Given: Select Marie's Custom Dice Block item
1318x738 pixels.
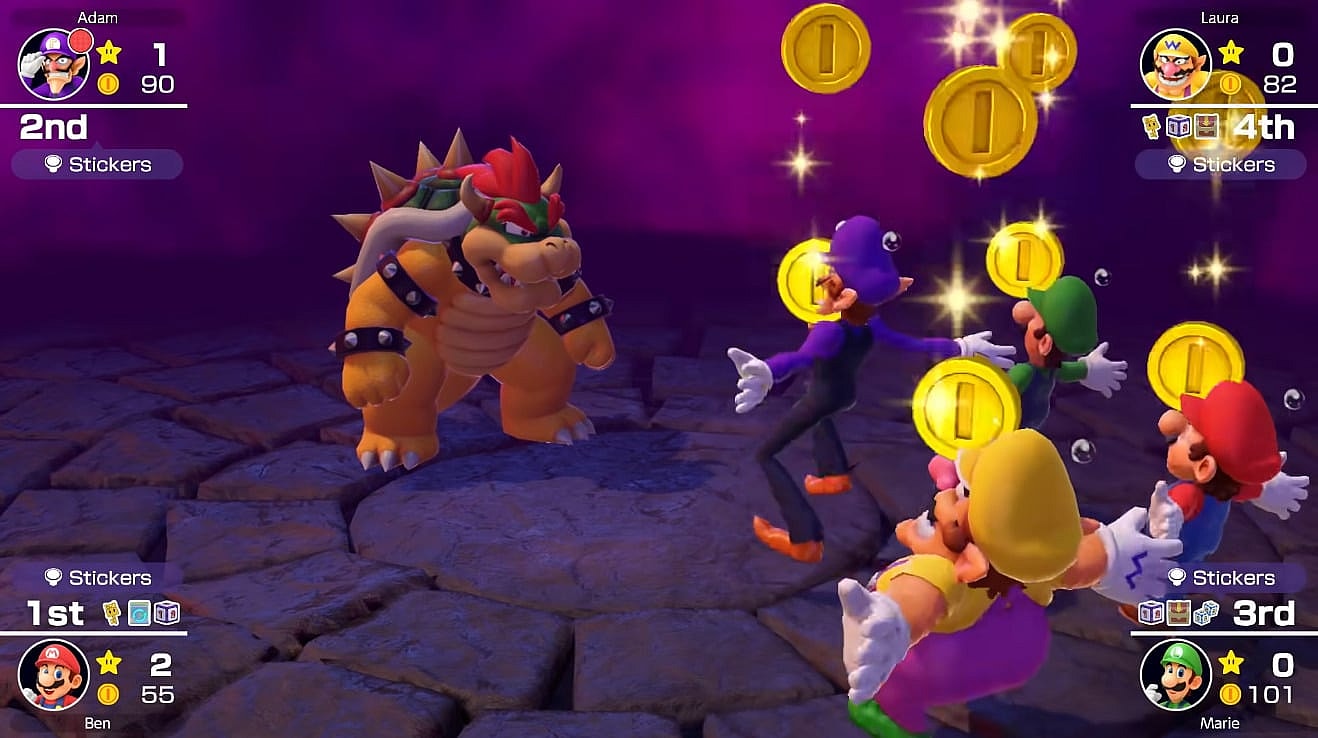Looking at the screenshot, I should coord(1152,612).
